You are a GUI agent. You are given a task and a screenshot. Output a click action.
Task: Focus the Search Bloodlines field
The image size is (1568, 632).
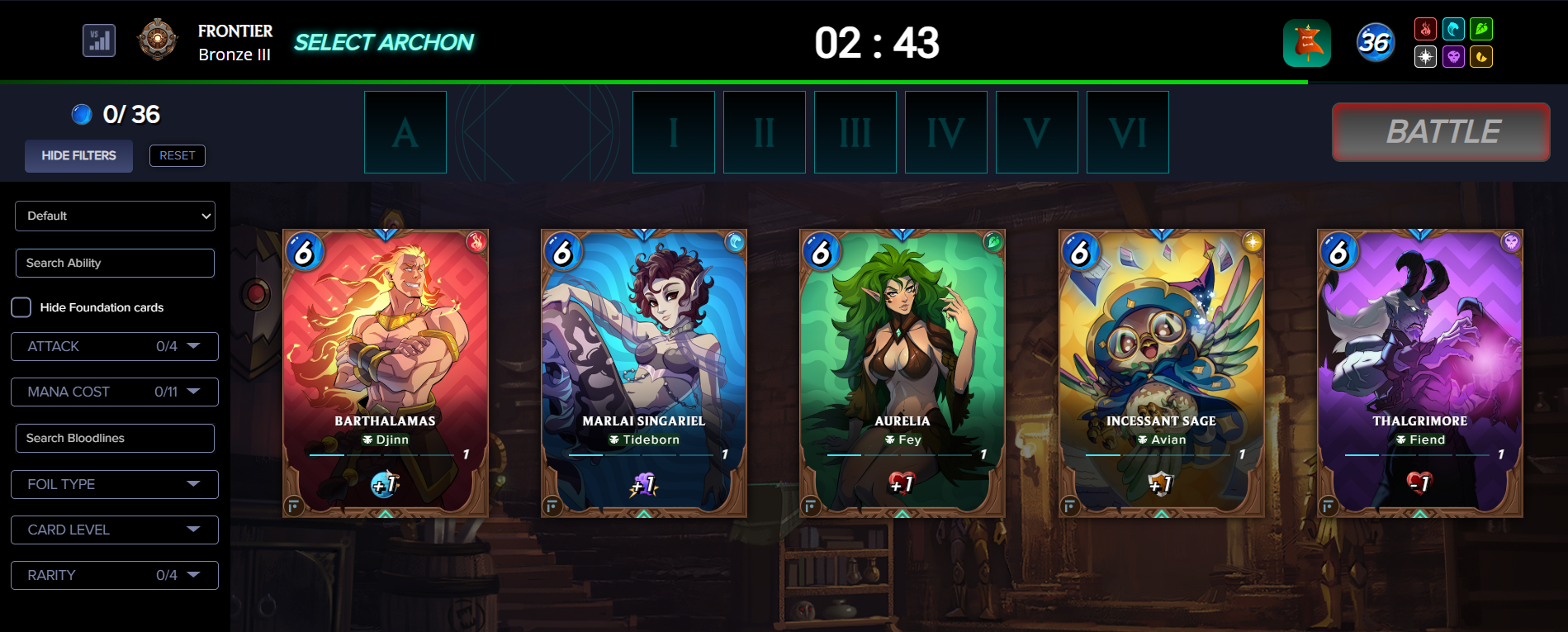point(115,438)
